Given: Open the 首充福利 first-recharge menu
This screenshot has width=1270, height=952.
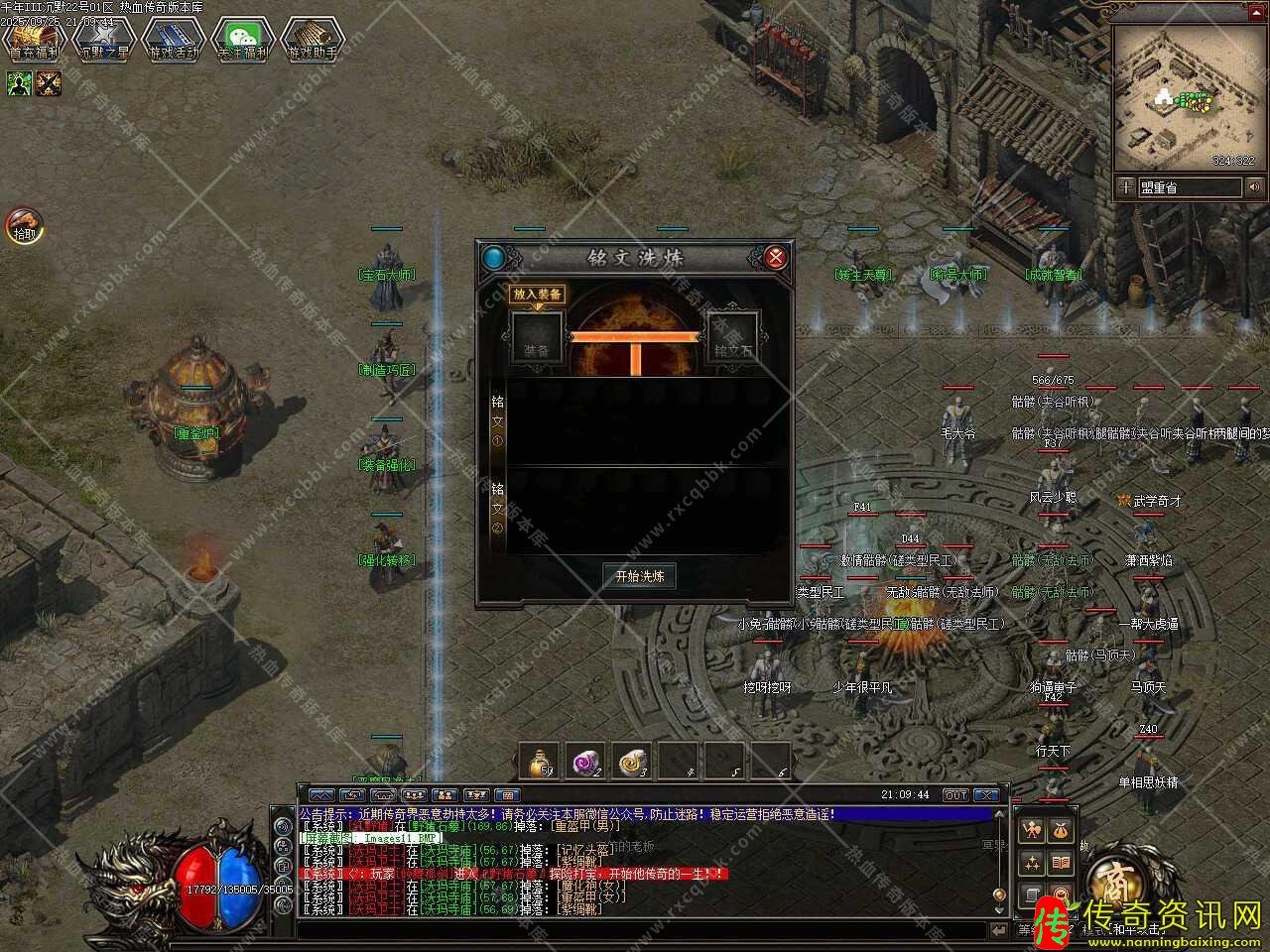Looking at the screenshot, I should tap(35, 40).
